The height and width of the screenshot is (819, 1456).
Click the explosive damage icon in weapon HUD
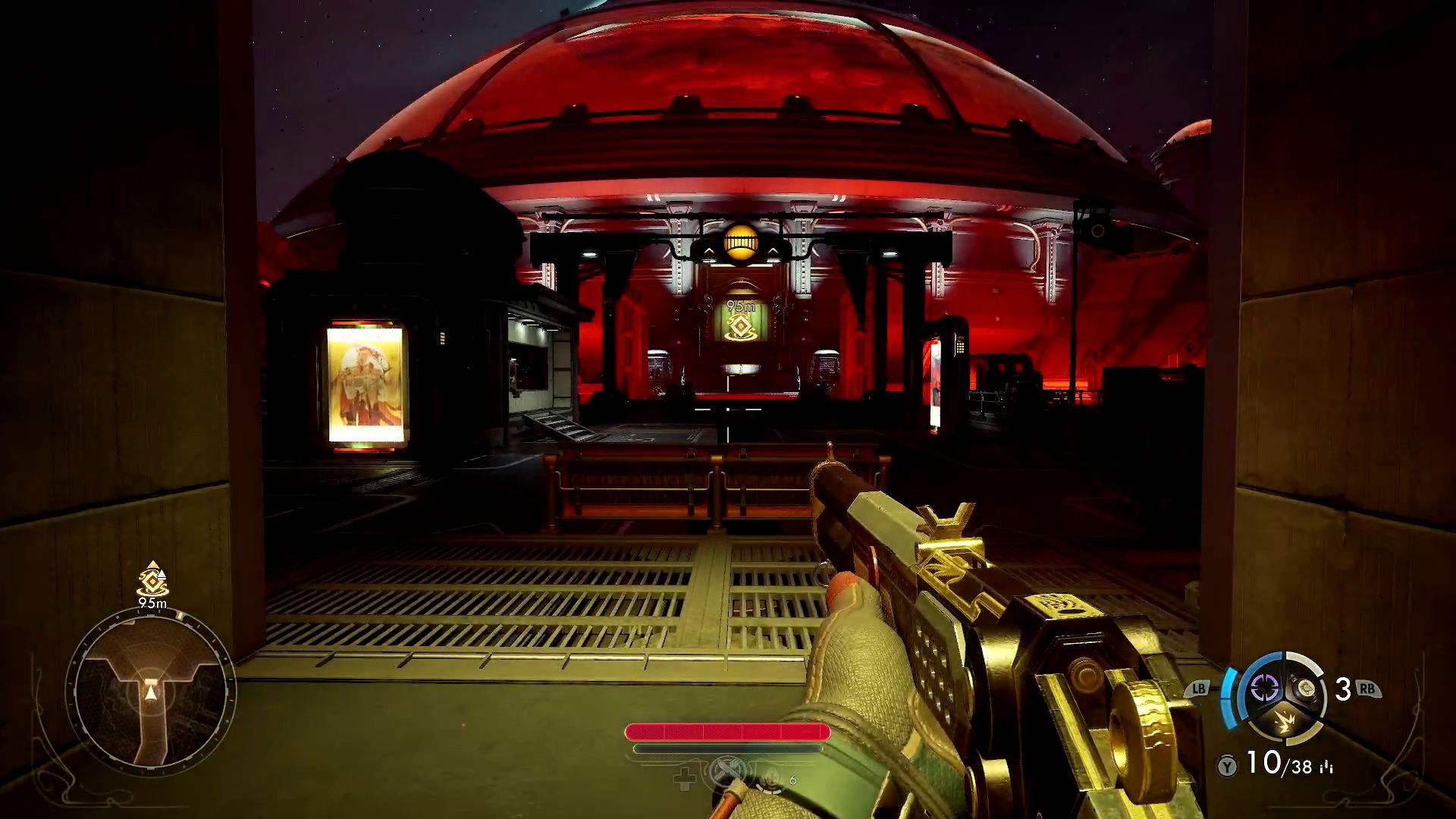[x=1286, y=722]
